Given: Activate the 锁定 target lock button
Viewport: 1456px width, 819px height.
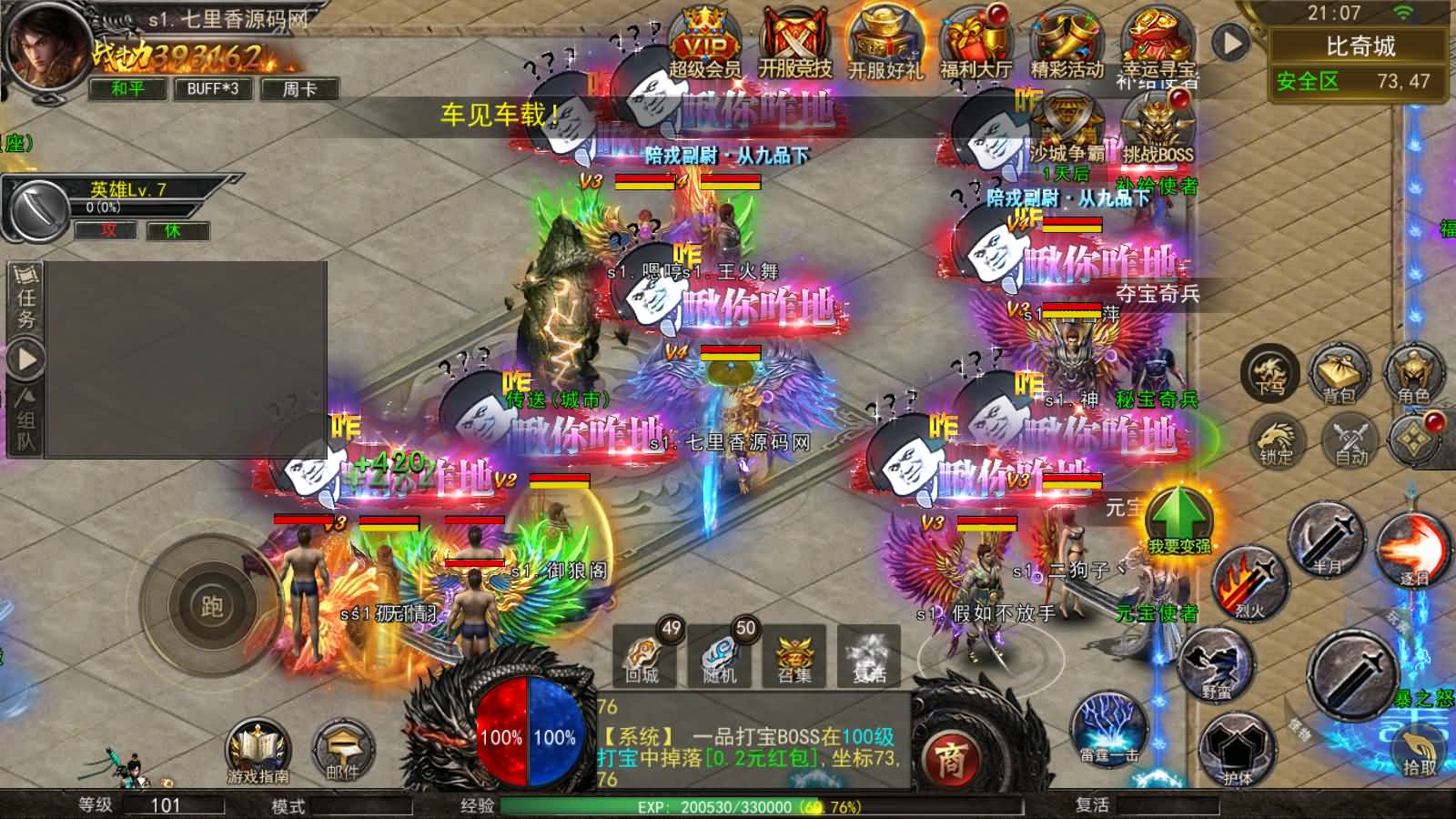Looking at the screenshot, I should (x=1277, y=441).
